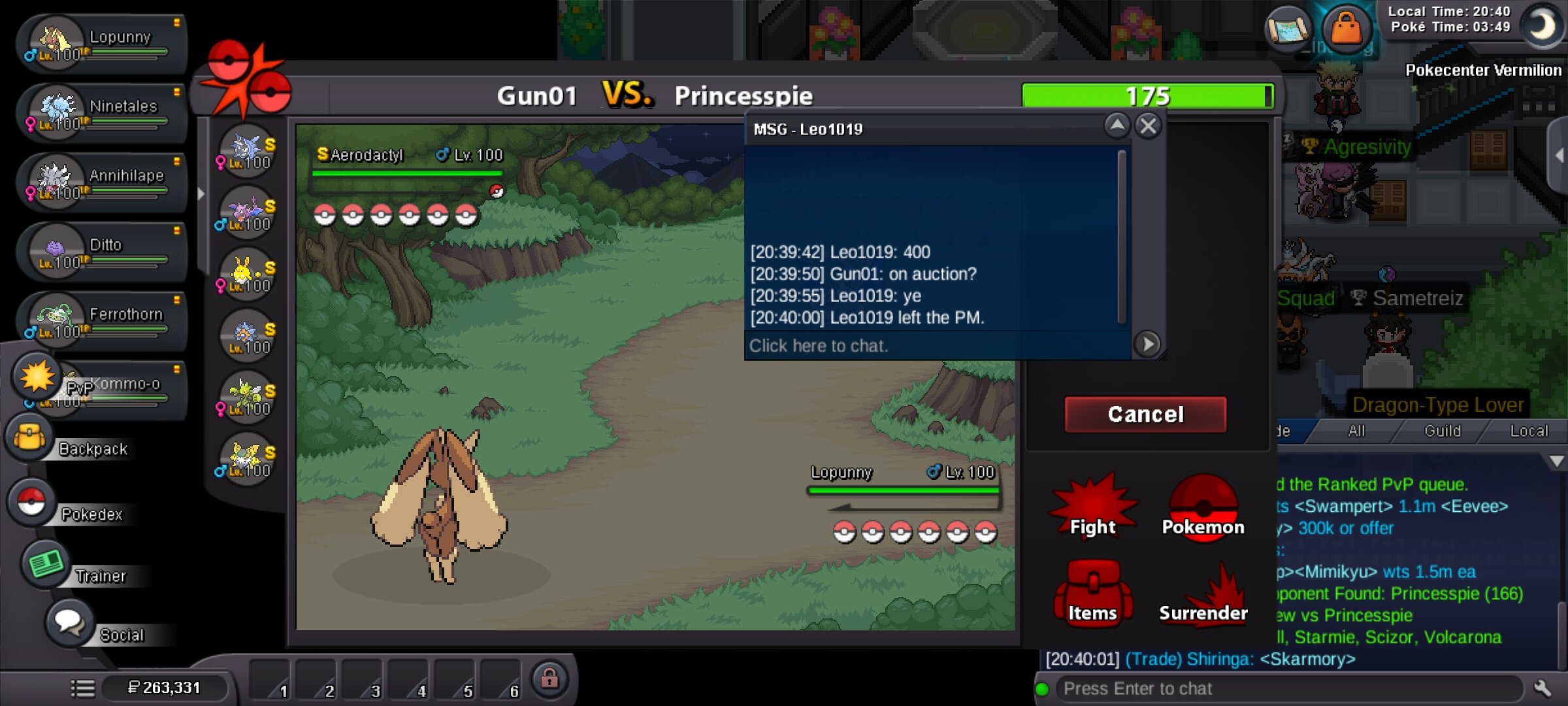The height and width of the screenshot is (706, 1568).
Task: Click the main chat input box
Action: pos(1287,688)
